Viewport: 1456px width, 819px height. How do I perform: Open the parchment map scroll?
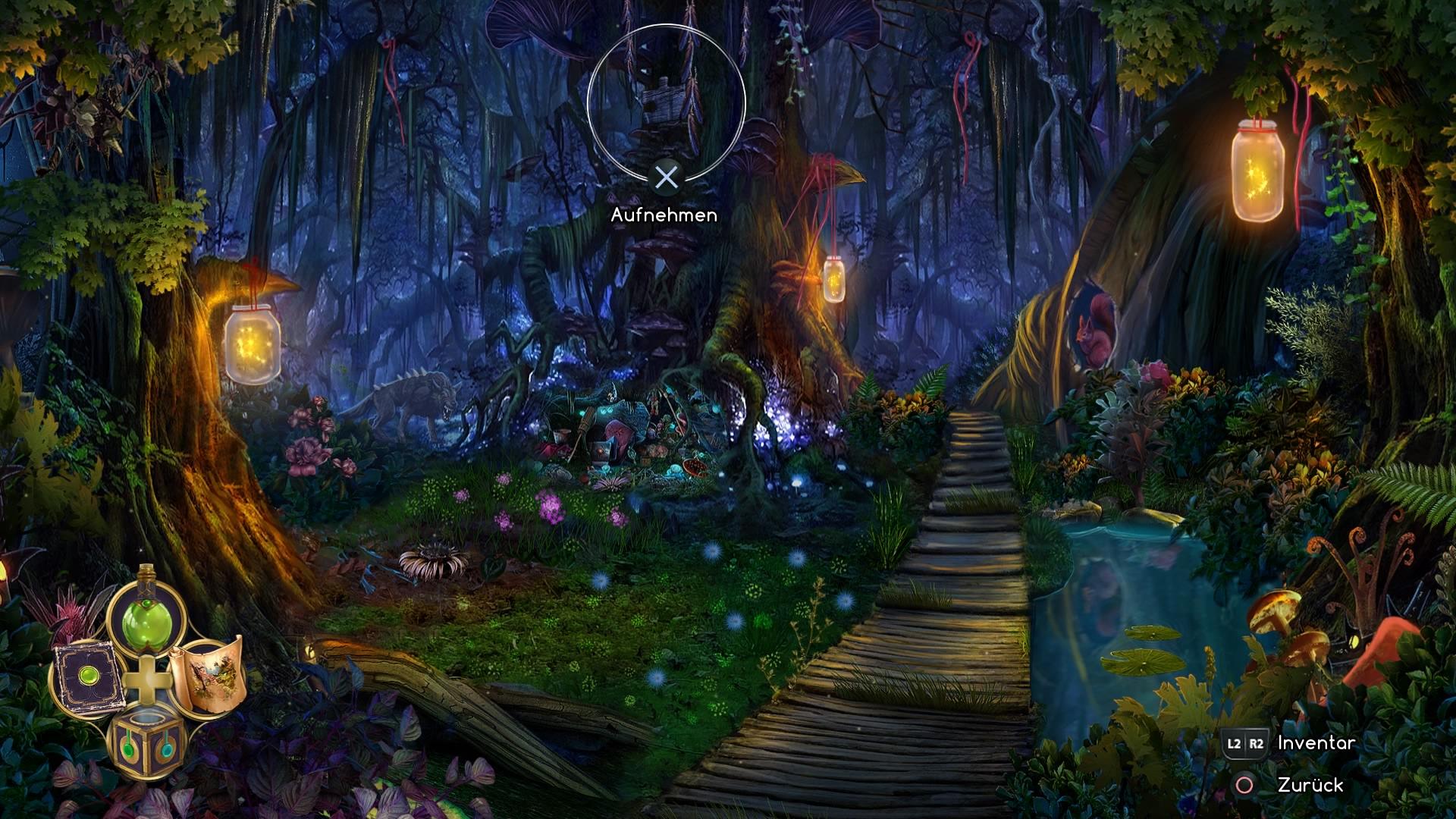pos(206,675)
